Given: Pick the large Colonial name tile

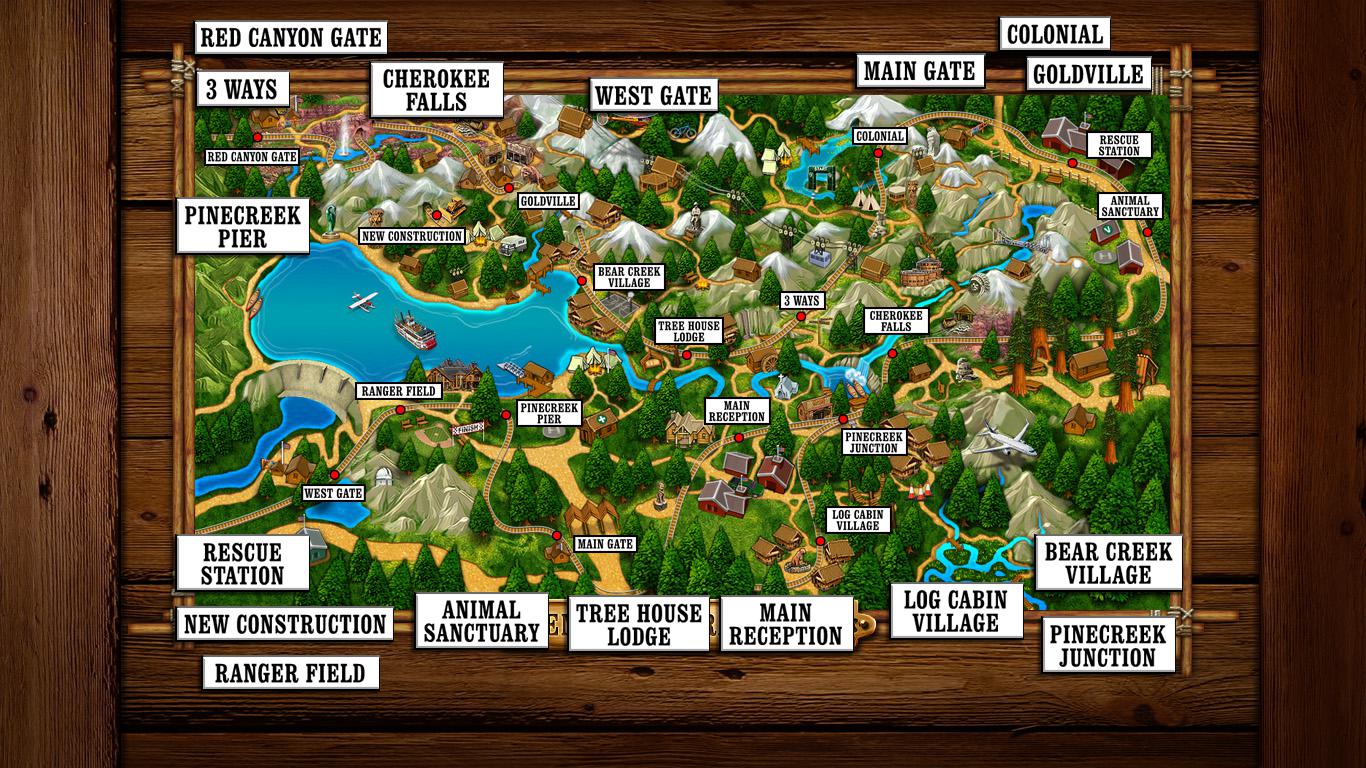Looking at the screenshot, I should pos(1054,34).
